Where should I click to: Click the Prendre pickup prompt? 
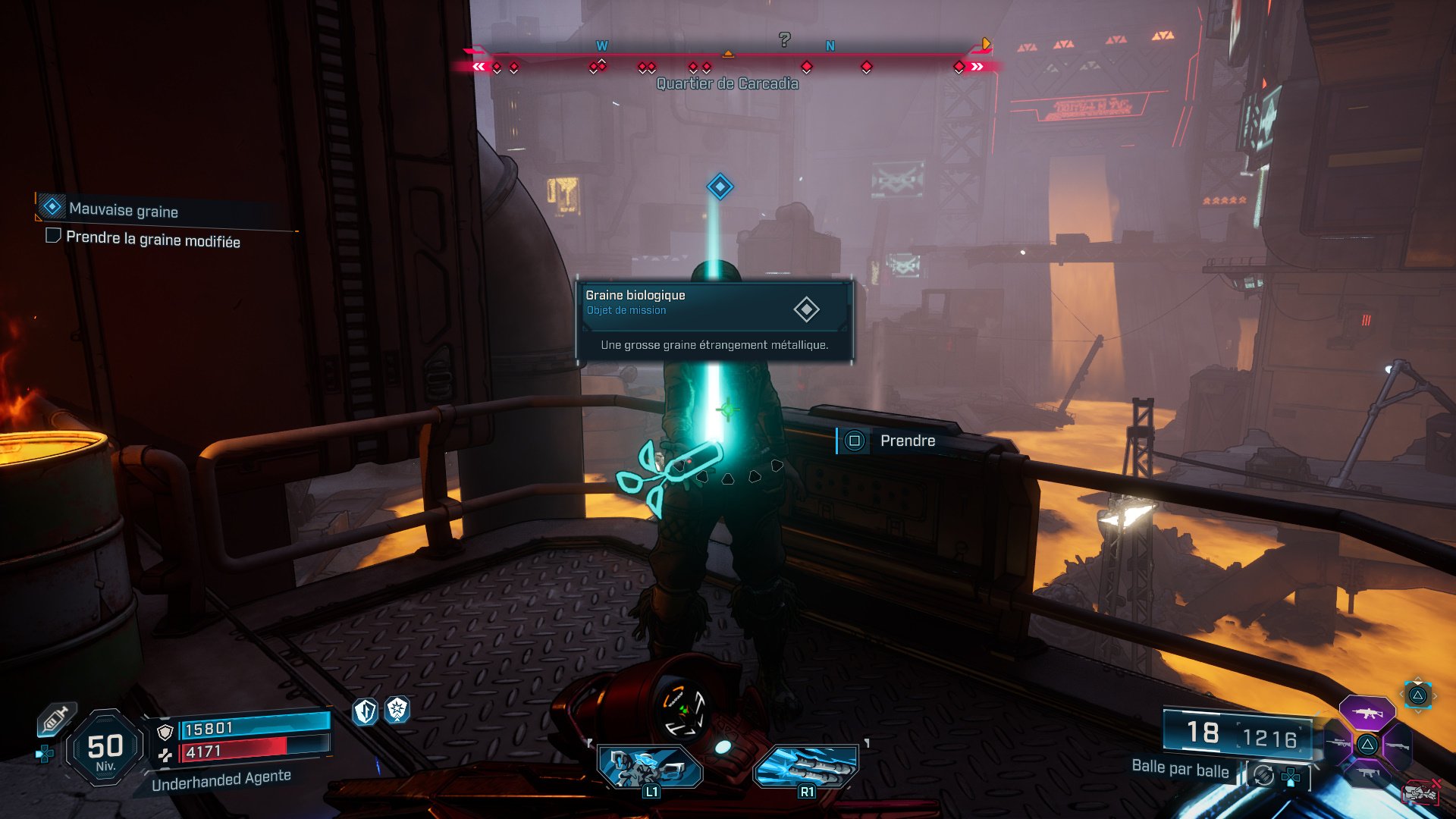click(x=908, y=441)
